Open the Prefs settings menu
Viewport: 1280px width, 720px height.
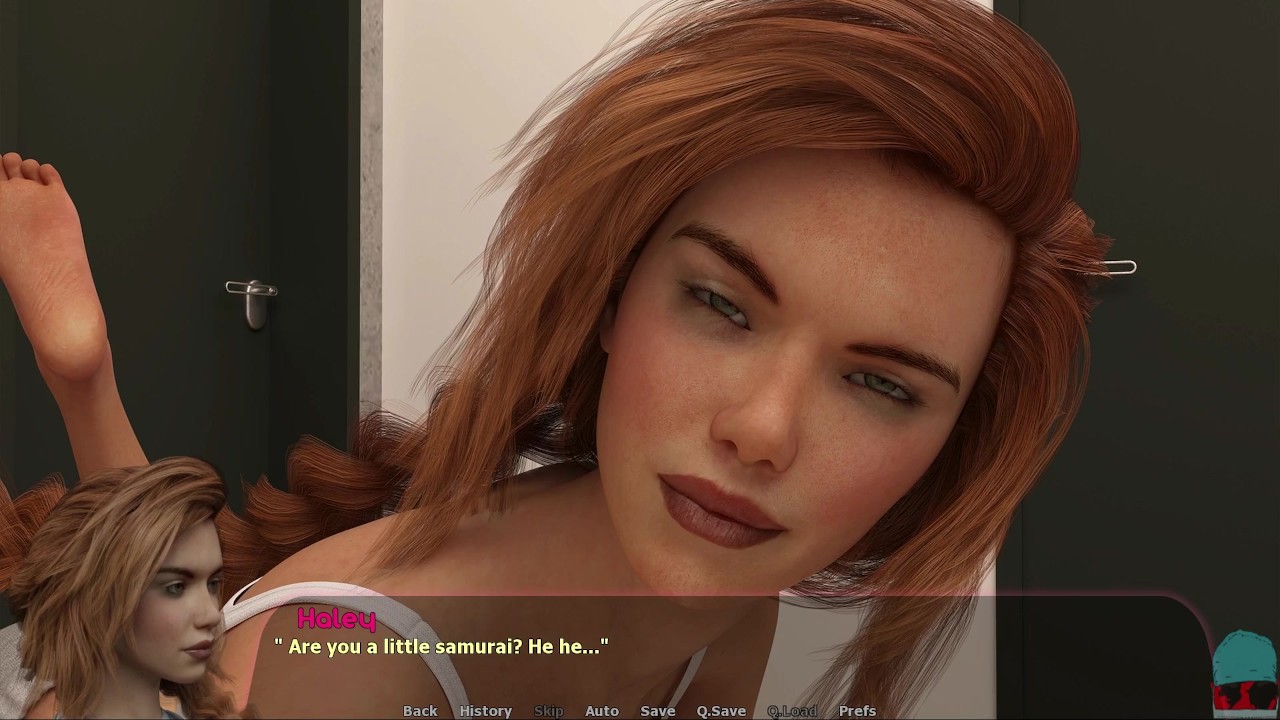pyautogui.click(x=857, y=711)
